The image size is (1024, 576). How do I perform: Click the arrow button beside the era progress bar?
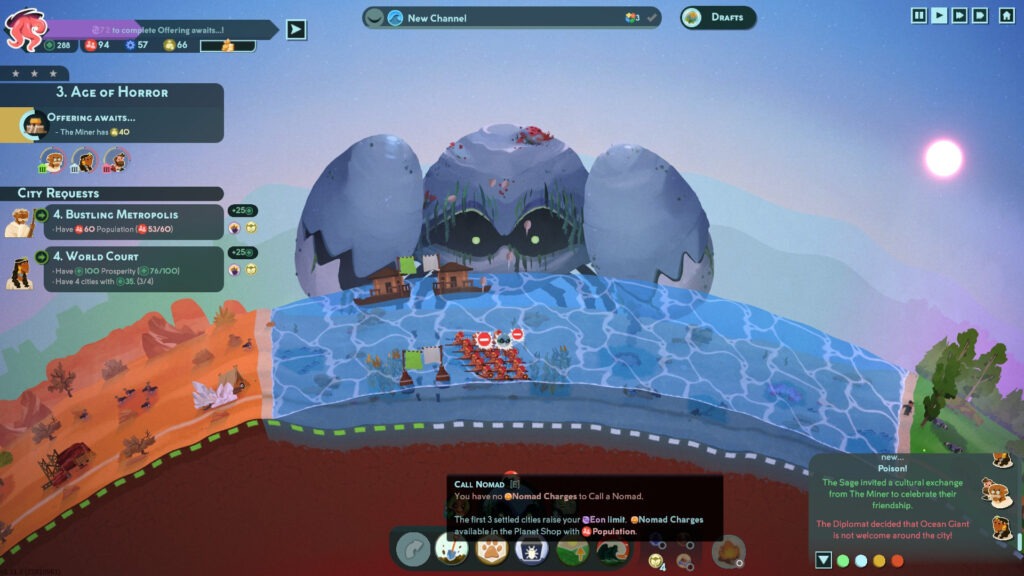pos(296,29)
